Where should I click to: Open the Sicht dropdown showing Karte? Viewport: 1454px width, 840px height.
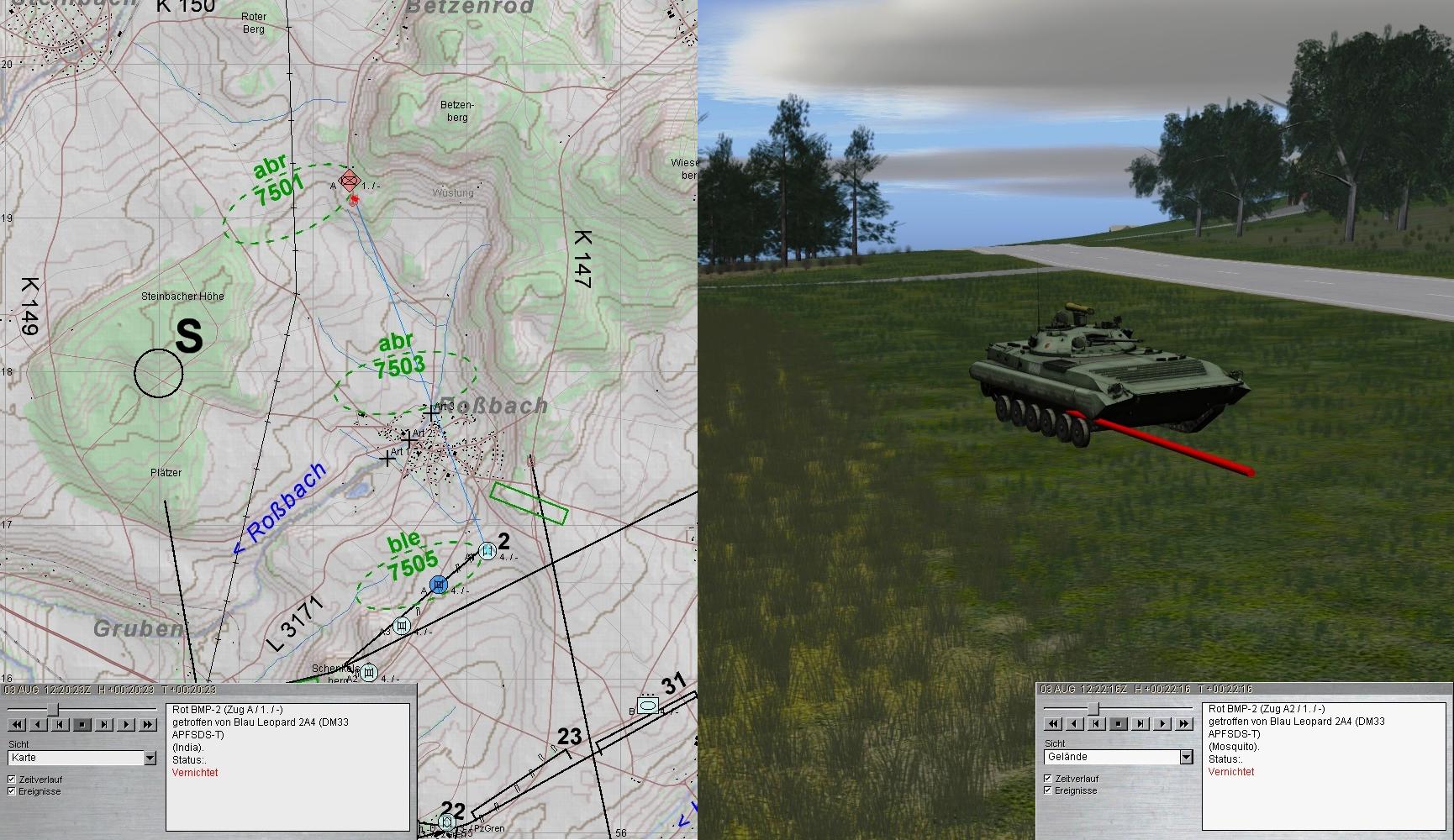click(150, 758)
